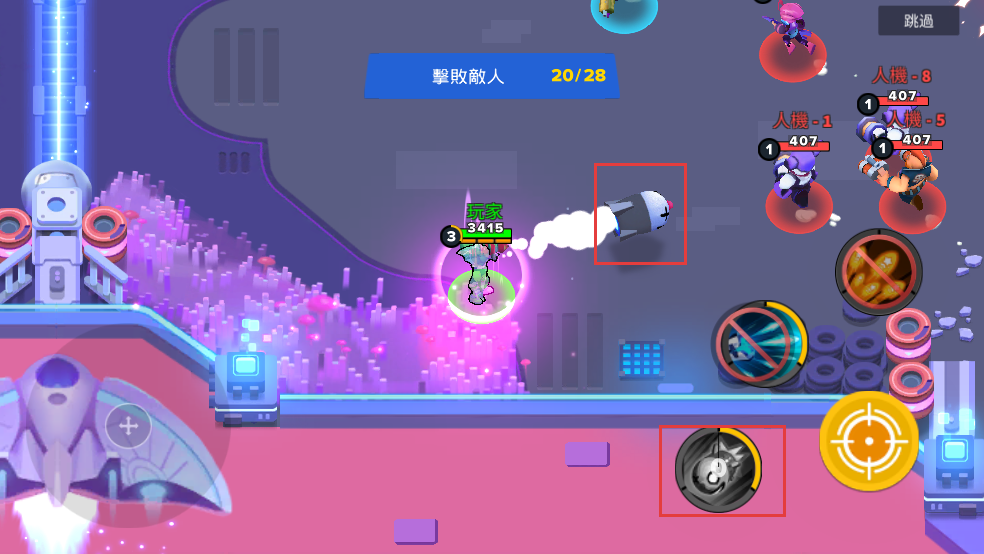Screen dimensions: 984x554
Task: Activate the grey bomb skill button
Action: point(717,469)
